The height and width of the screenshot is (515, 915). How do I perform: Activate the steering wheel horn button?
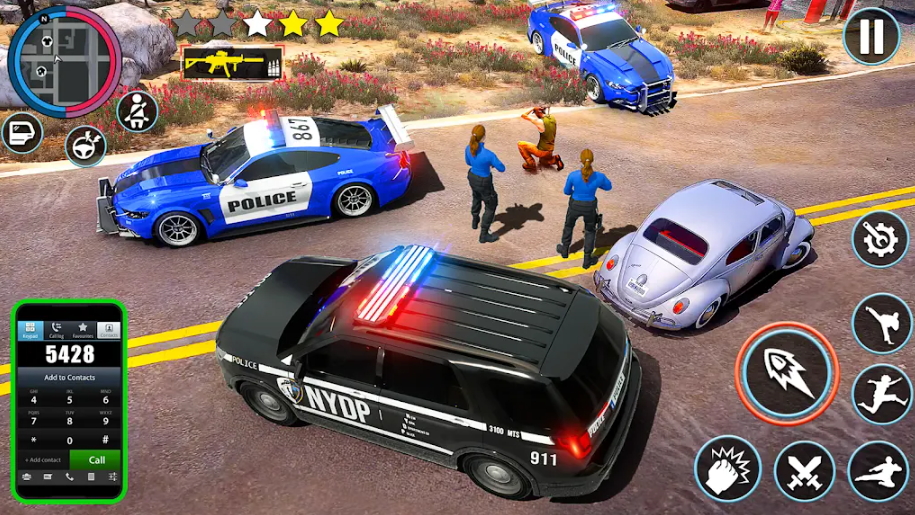86,147
